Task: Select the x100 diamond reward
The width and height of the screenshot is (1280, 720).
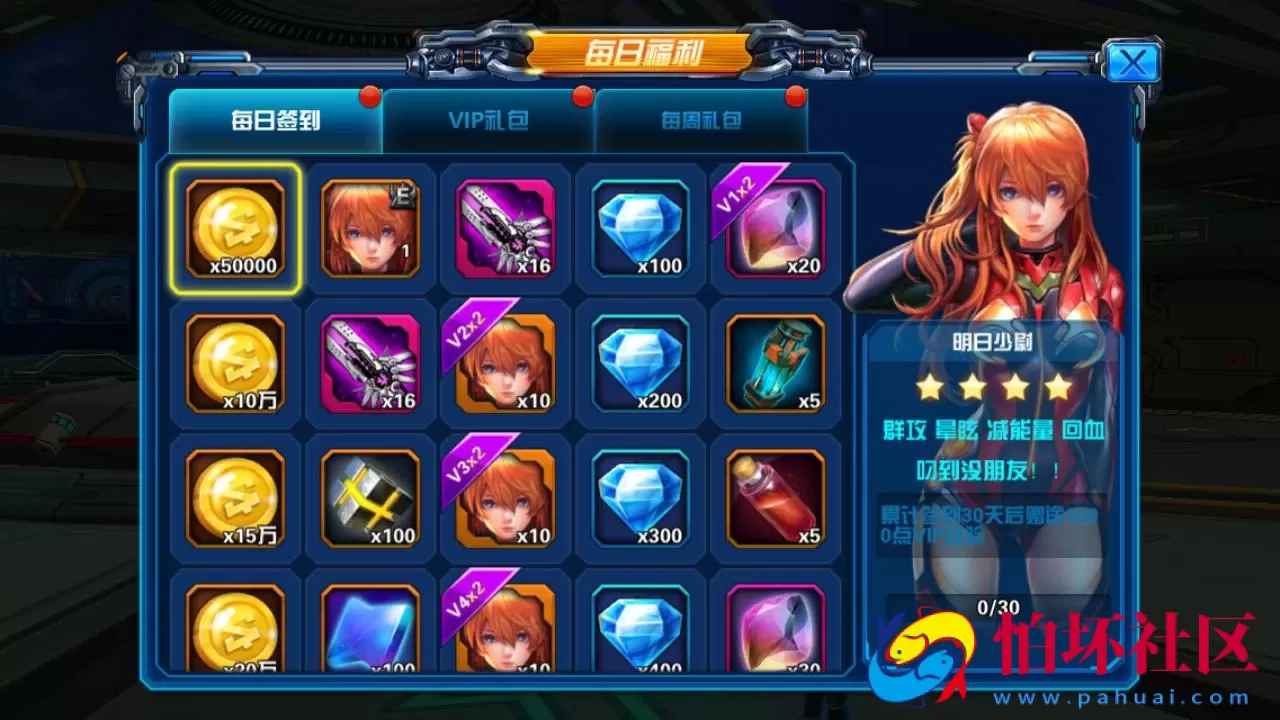Action: 639,230
